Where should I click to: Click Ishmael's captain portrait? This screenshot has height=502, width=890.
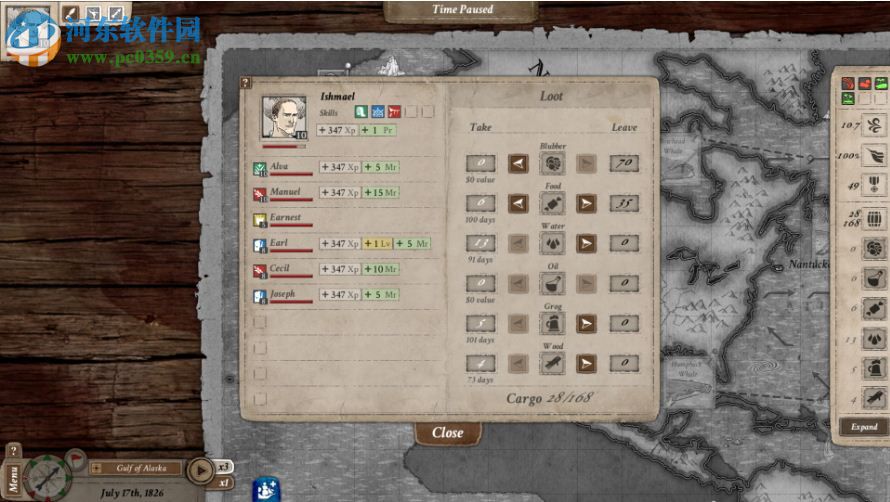pos(284,118)
